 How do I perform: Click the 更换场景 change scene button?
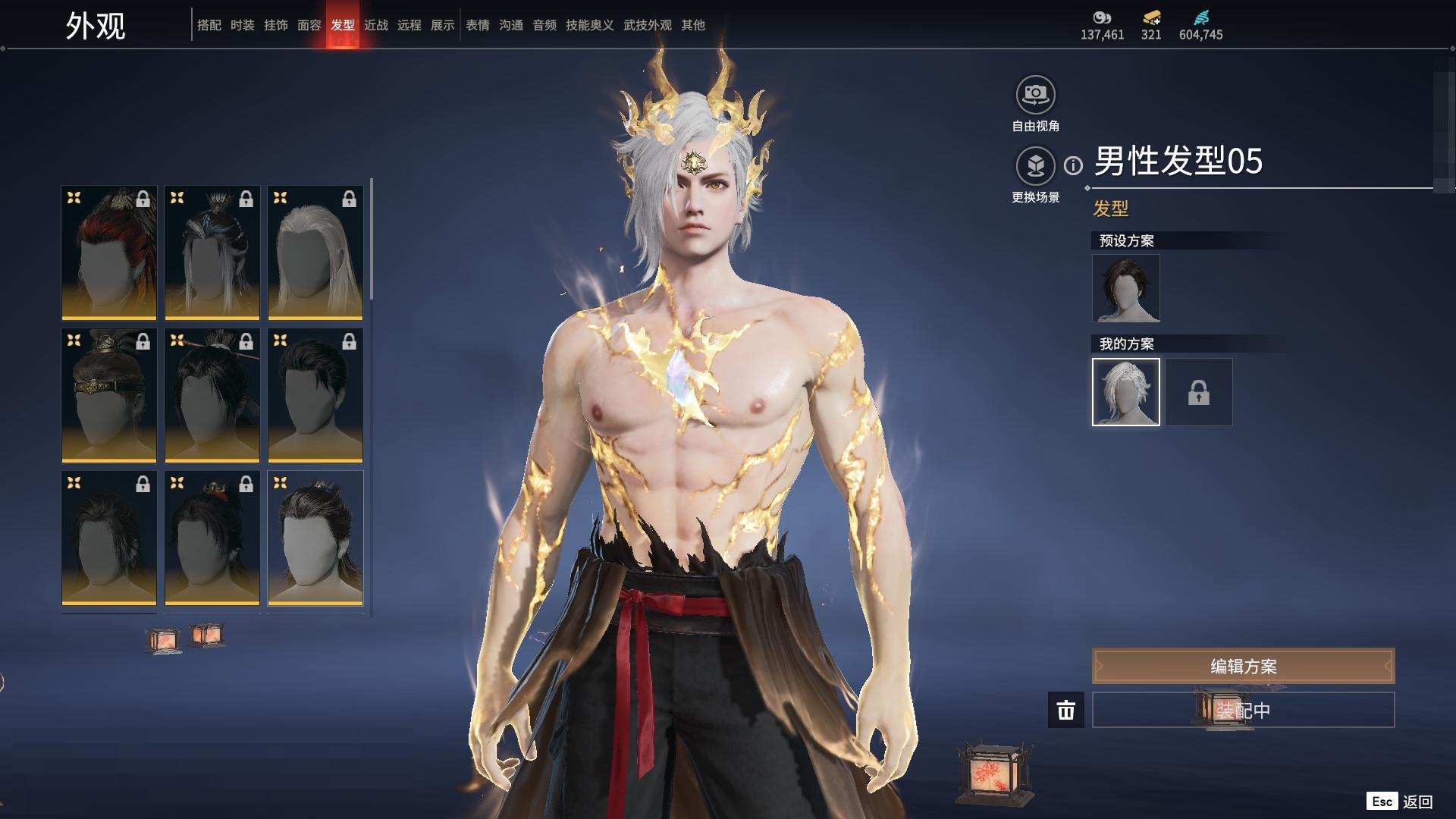click(x=1035, y=165)
